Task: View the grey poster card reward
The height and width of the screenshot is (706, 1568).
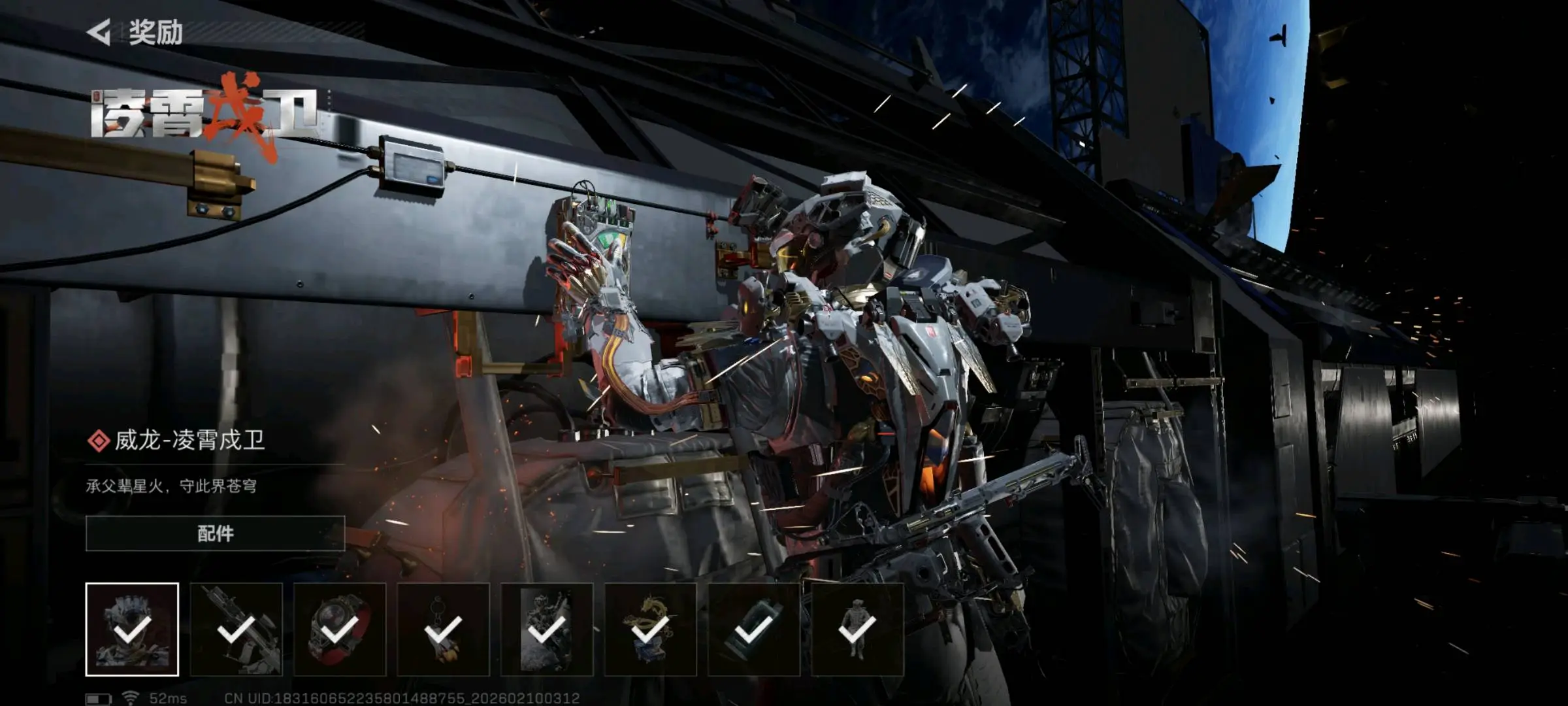Action: (547, 629)
